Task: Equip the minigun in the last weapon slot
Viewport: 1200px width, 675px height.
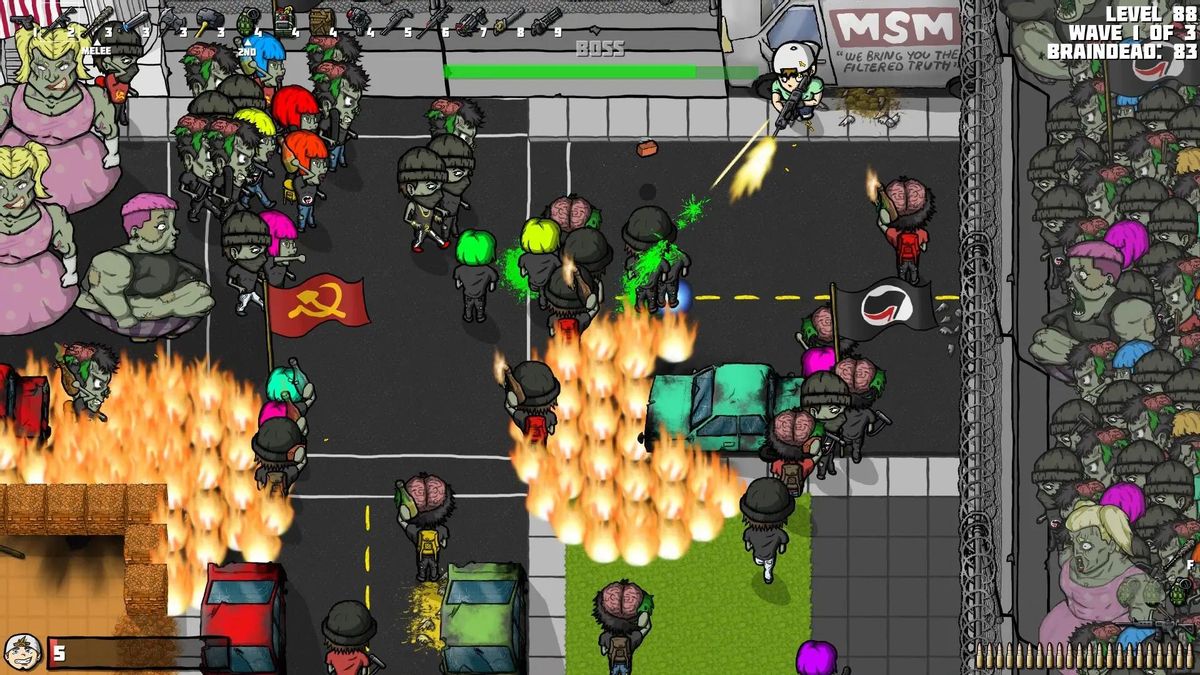Action: (x=546, y=19)
